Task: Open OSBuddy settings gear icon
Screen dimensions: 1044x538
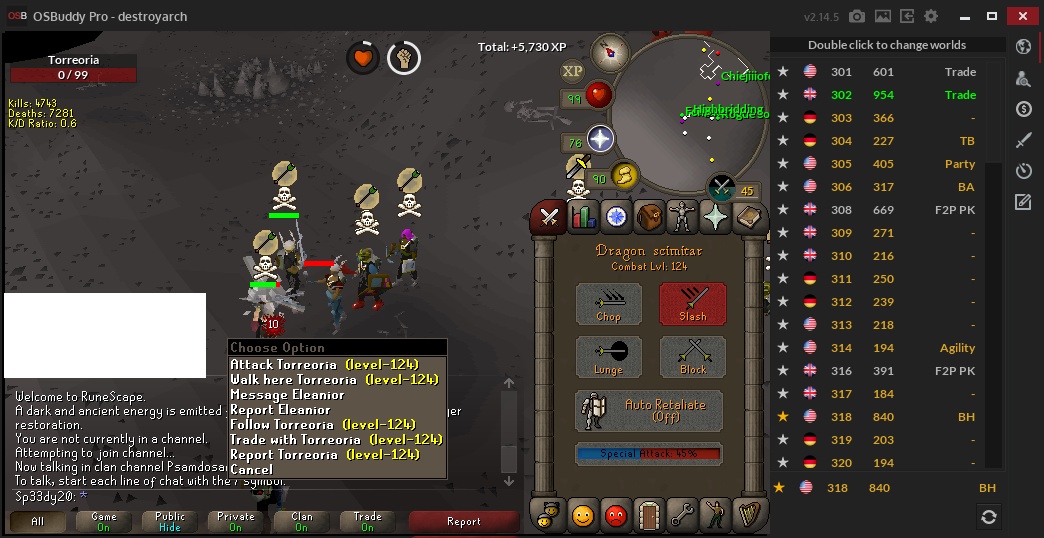Action: 931,17
